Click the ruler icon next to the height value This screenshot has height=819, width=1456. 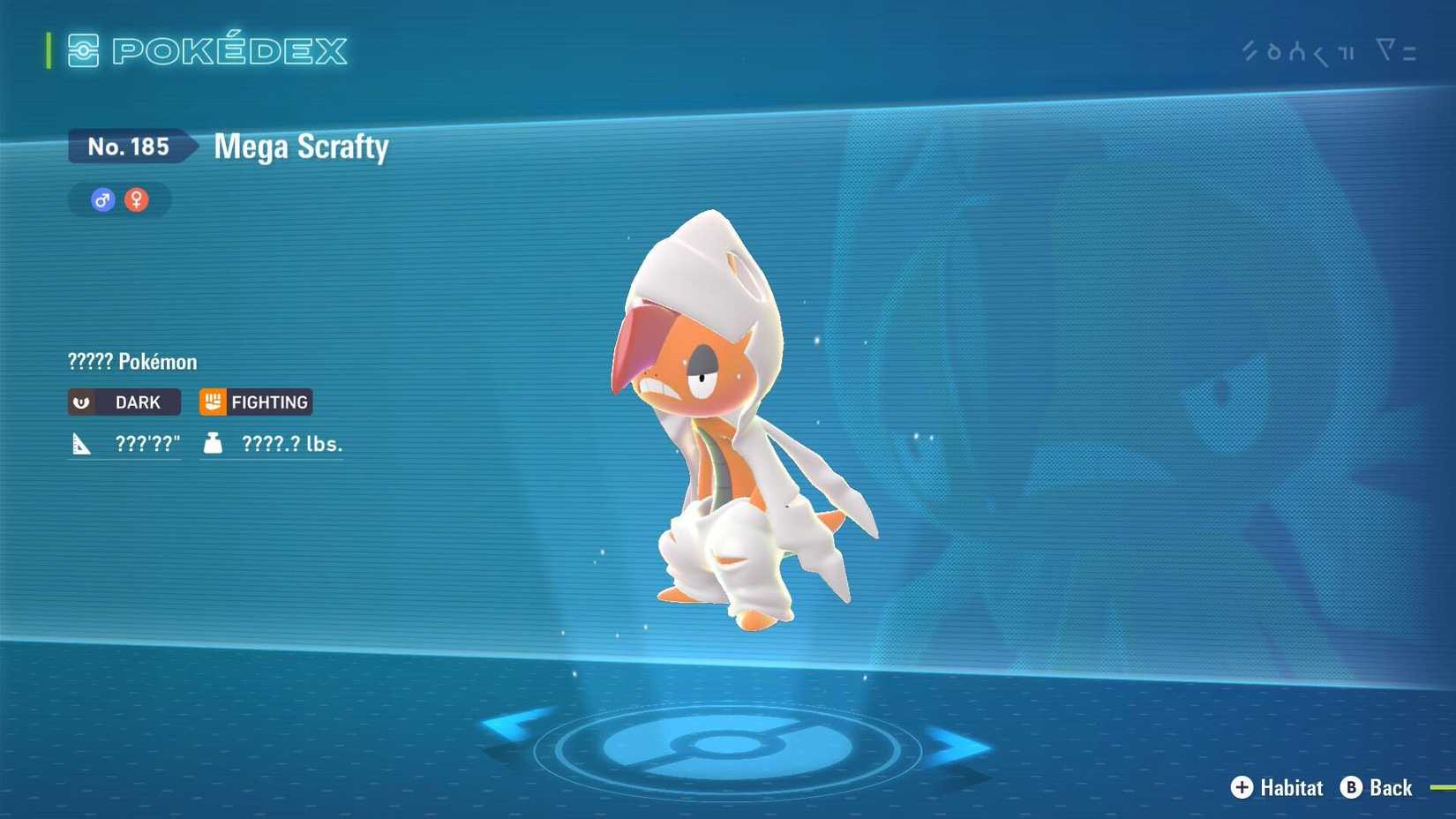83,443
